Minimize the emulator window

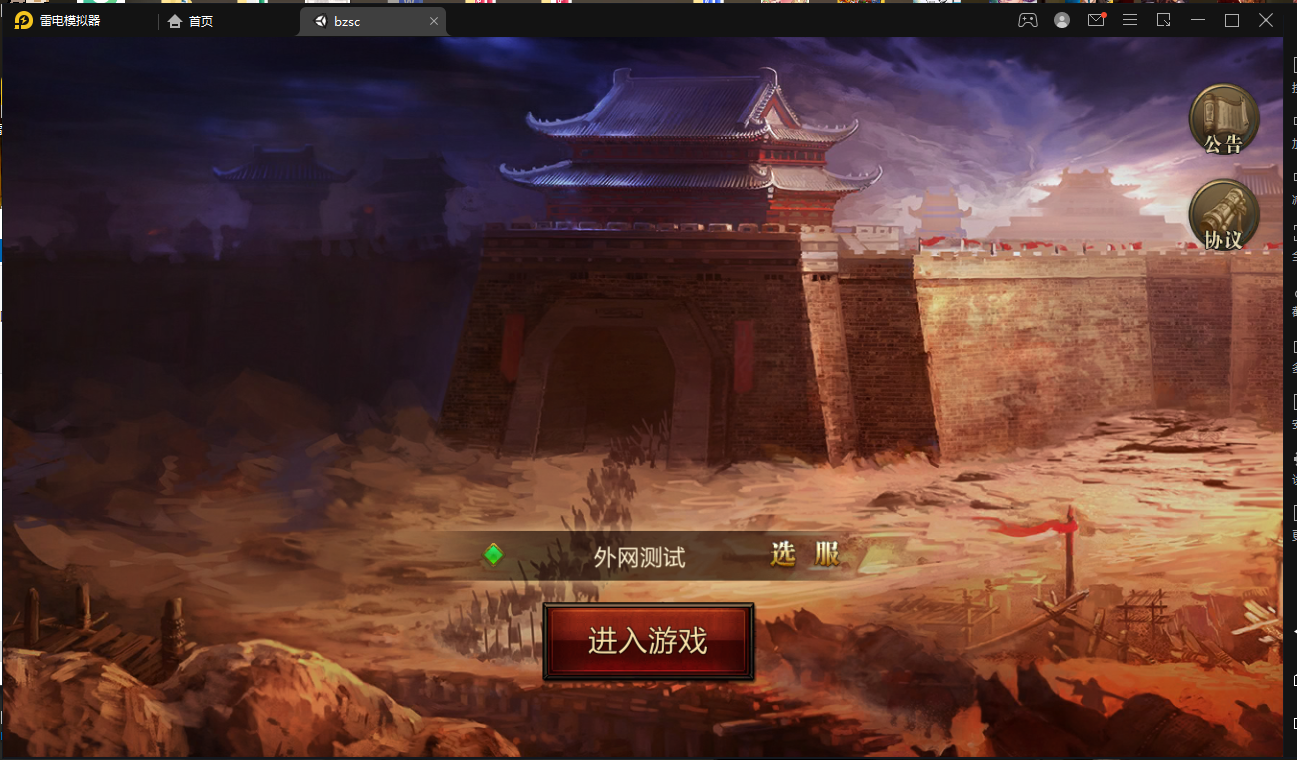[1197, 19]
